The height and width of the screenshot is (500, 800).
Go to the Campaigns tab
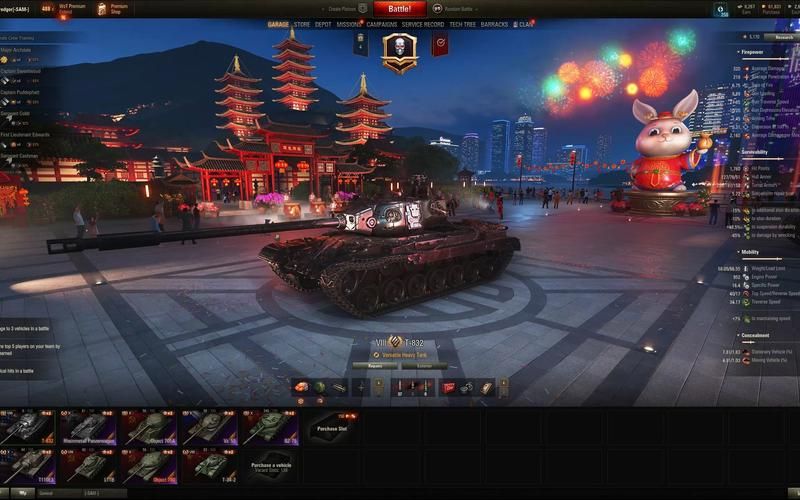382,24
